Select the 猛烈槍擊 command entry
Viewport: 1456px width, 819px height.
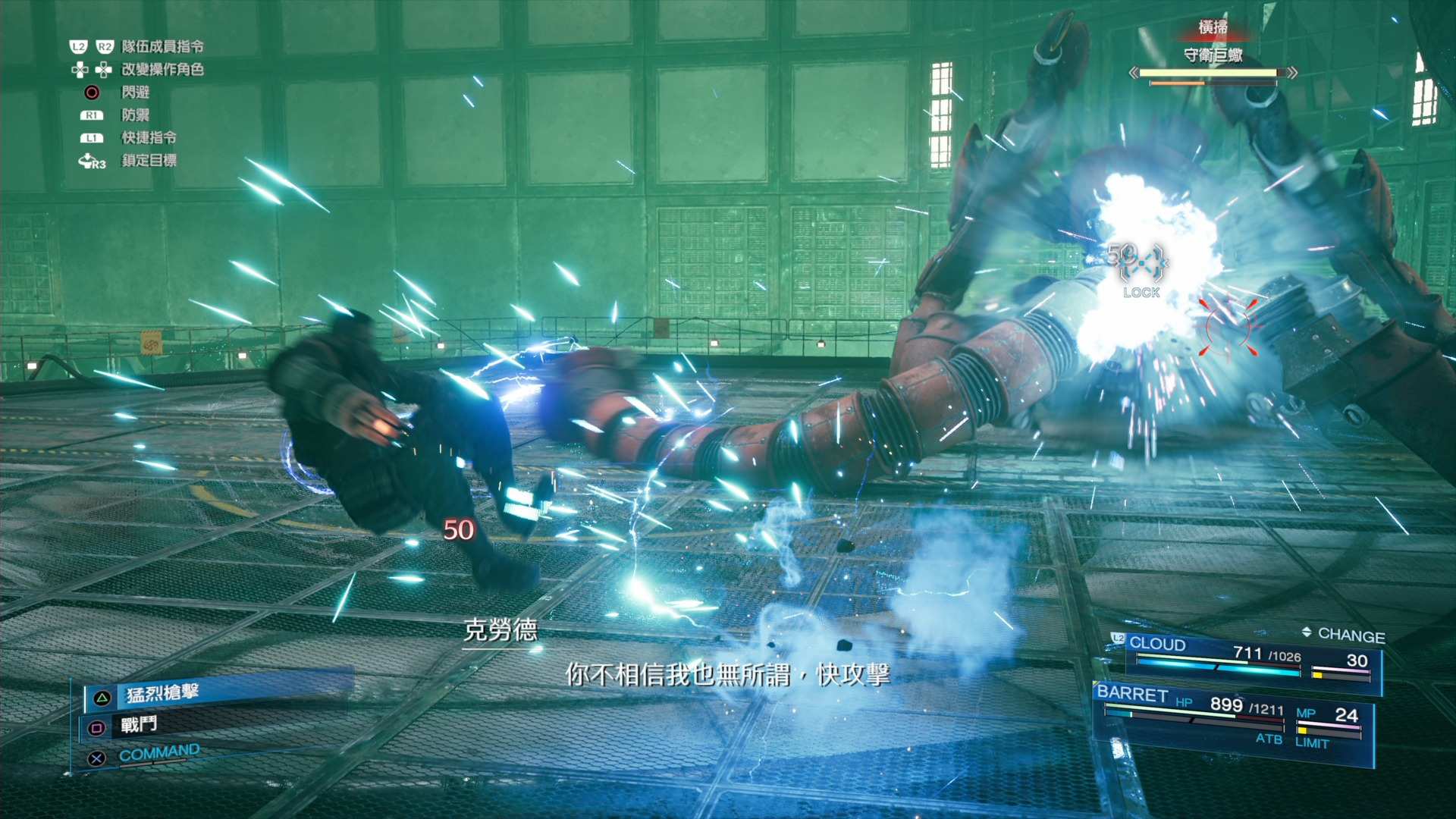pos(162,693)
